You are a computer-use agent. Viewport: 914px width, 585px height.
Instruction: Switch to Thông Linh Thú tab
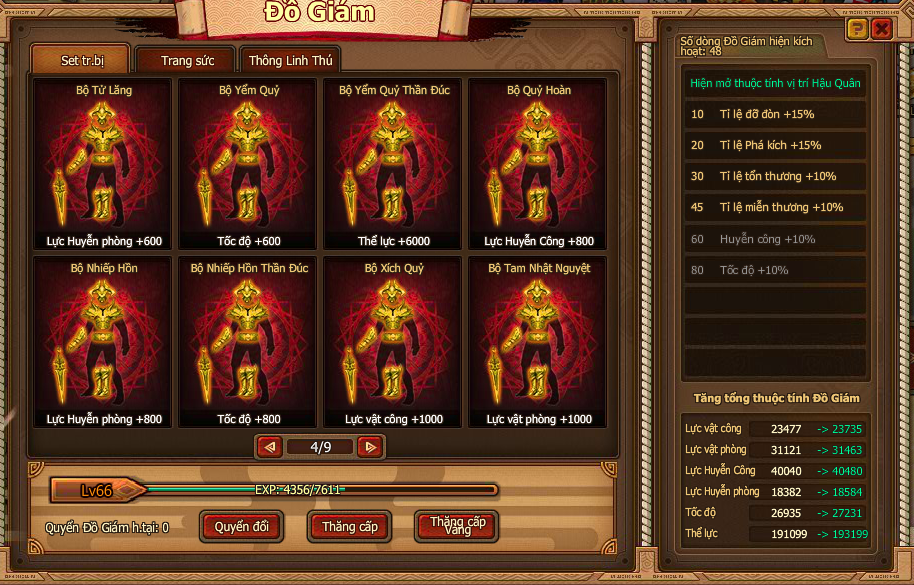pos(290,61)
